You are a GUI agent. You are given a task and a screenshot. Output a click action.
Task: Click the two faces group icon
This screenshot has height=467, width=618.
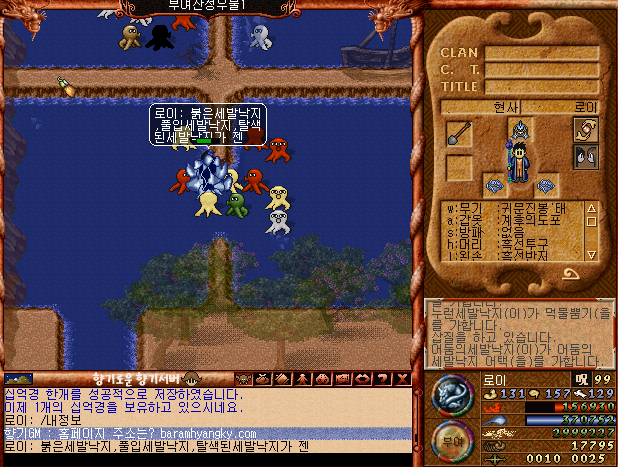pyautogui.click(x=585, y=156)
